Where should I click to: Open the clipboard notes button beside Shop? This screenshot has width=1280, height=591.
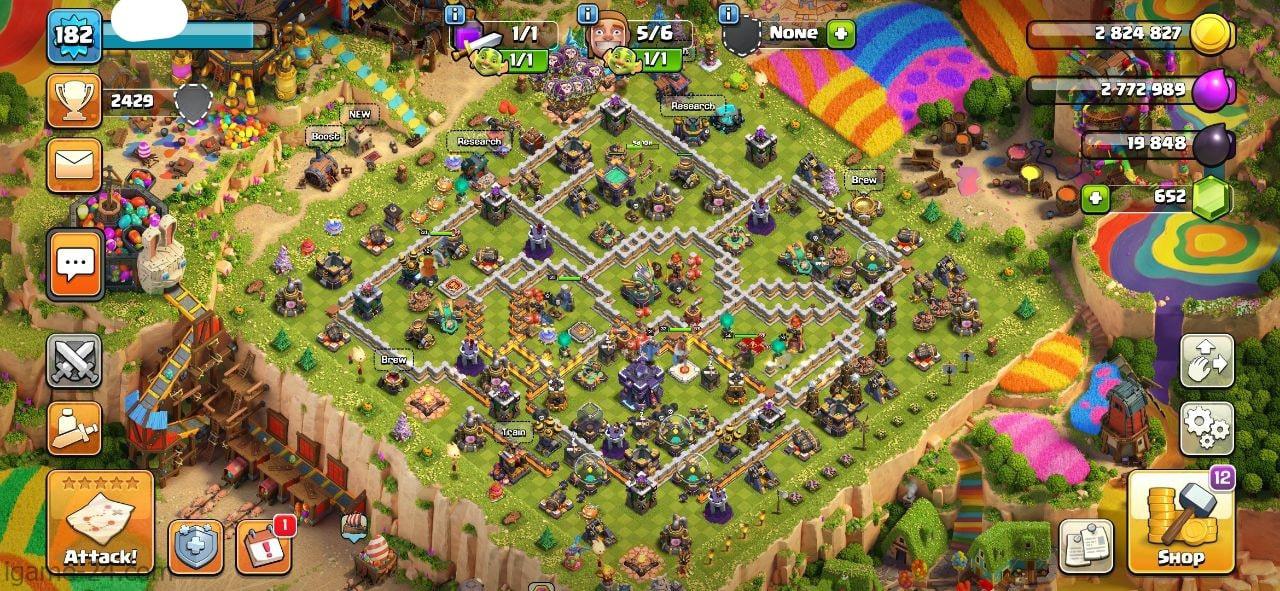1086,546
